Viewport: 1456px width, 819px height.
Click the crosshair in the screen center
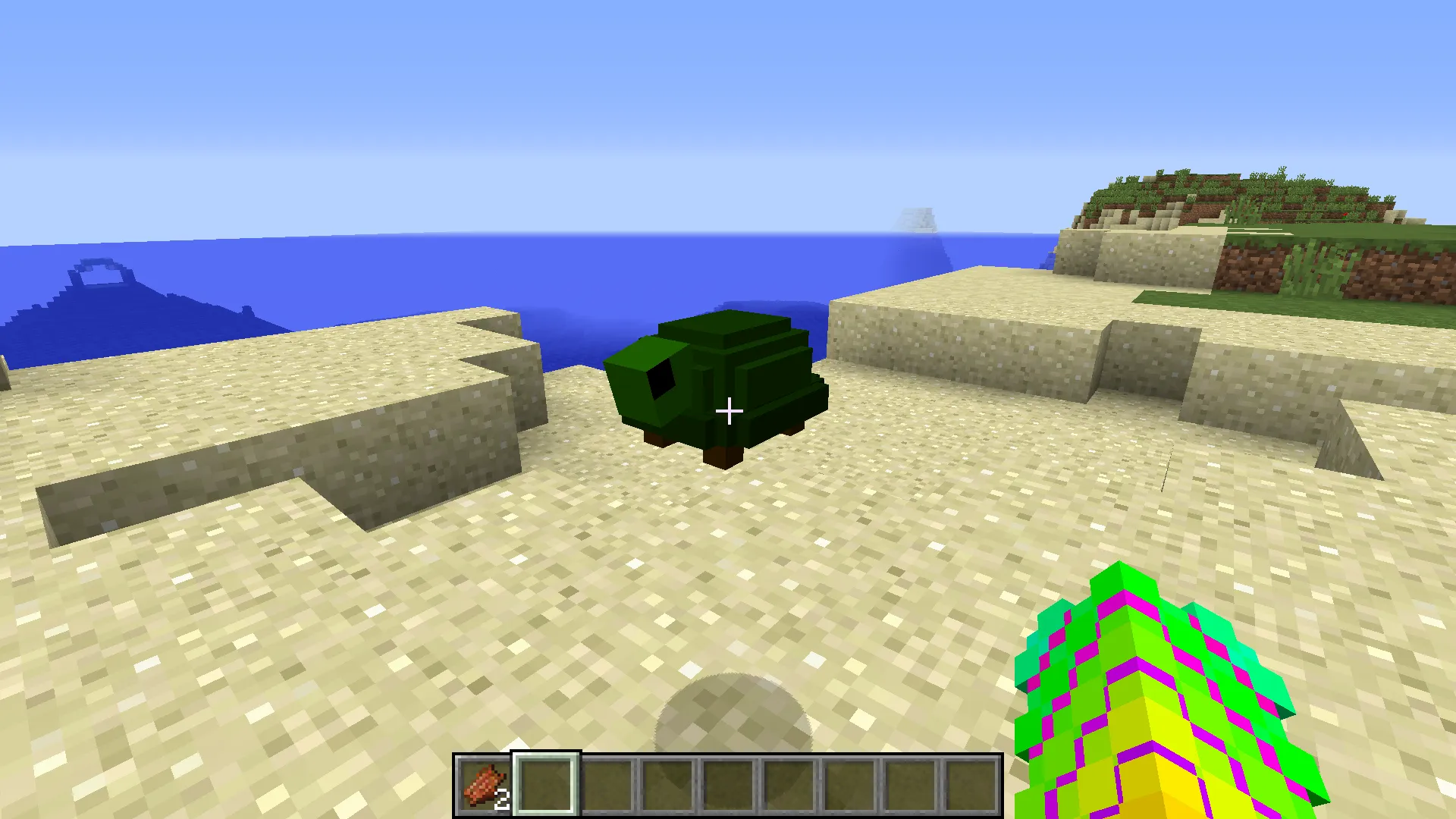coord(730,411)
